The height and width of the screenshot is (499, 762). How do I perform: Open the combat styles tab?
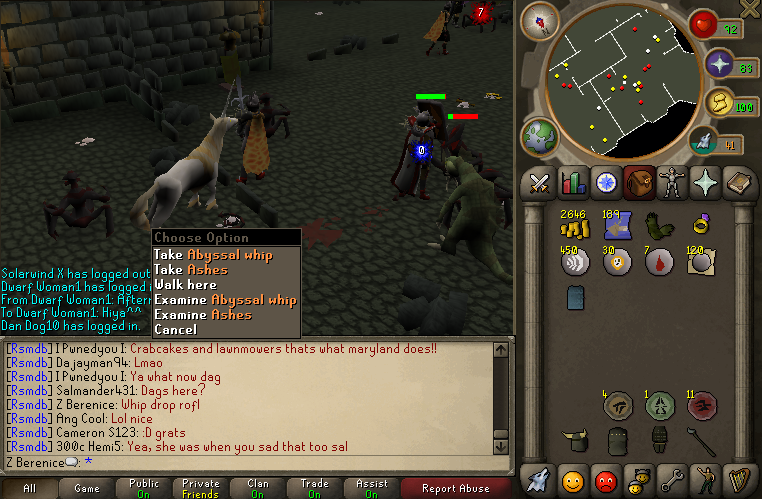click(541, 183)
